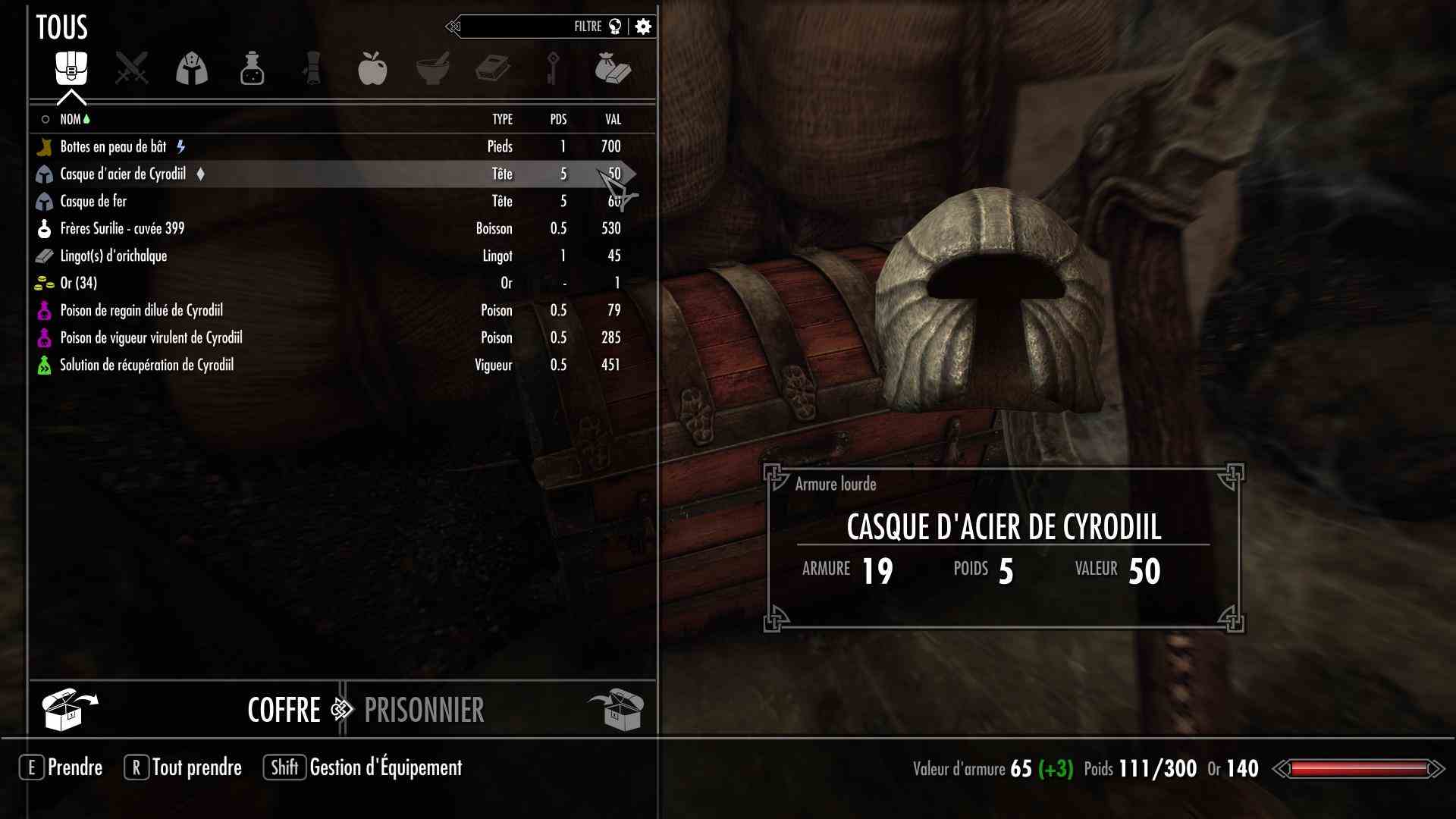This screenshot has width=1456, height=819.
Task: Select Poison de regain dilué de Cyrodiil
Action: pos(141,311)
